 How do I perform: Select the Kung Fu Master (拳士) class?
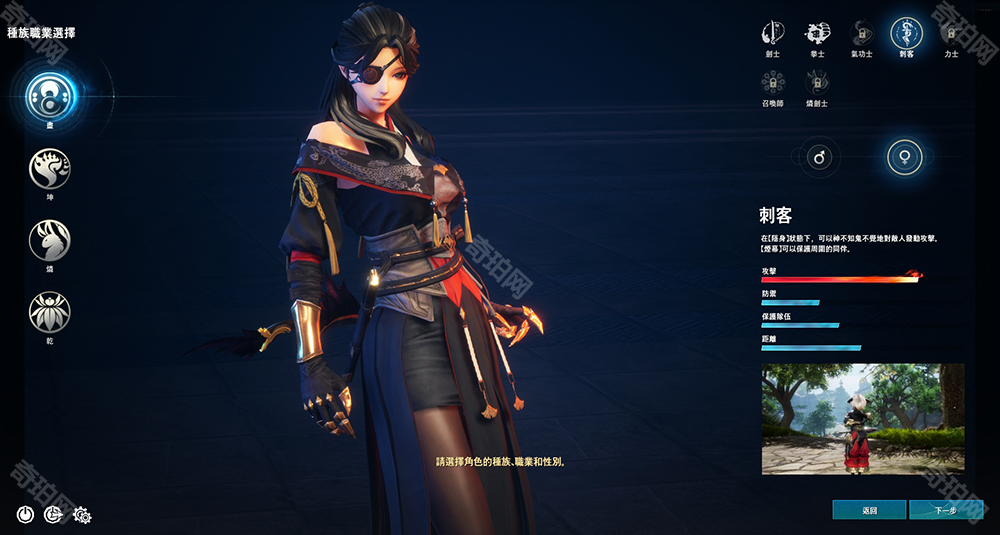pos(817,31)
